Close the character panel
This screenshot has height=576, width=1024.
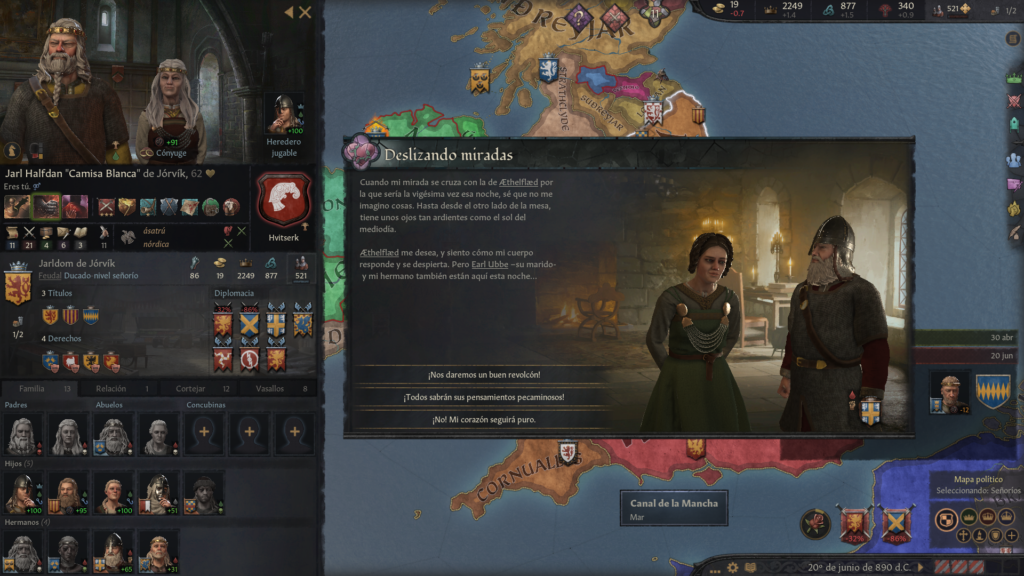tap(305, 12)
